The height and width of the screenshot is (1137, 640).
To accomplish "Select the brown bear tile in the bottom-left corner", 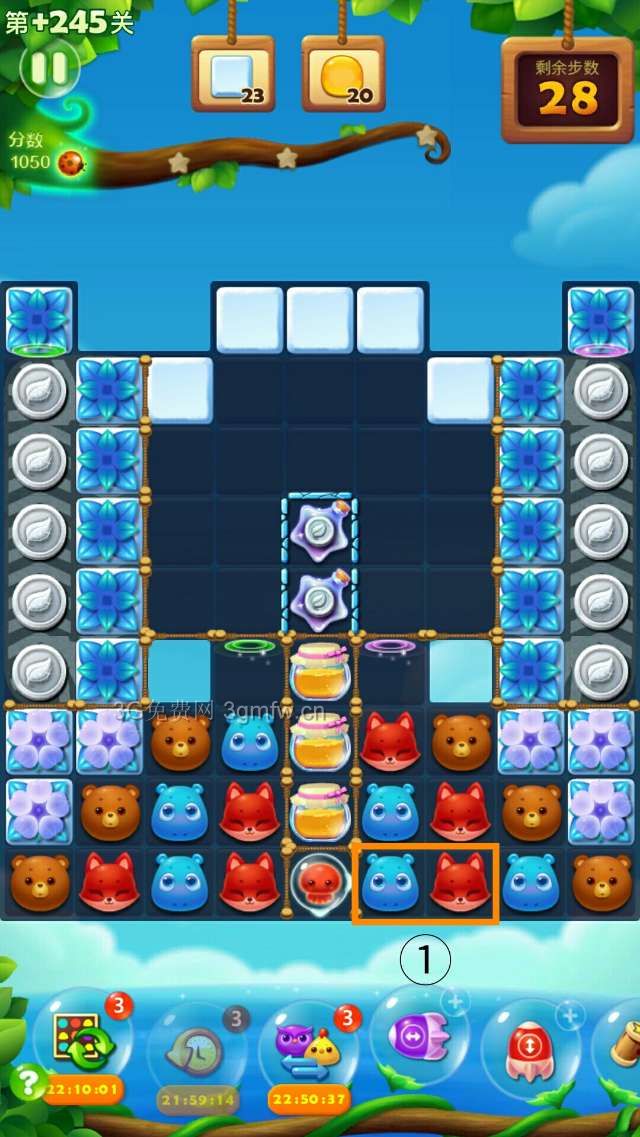I will point(40,883).
